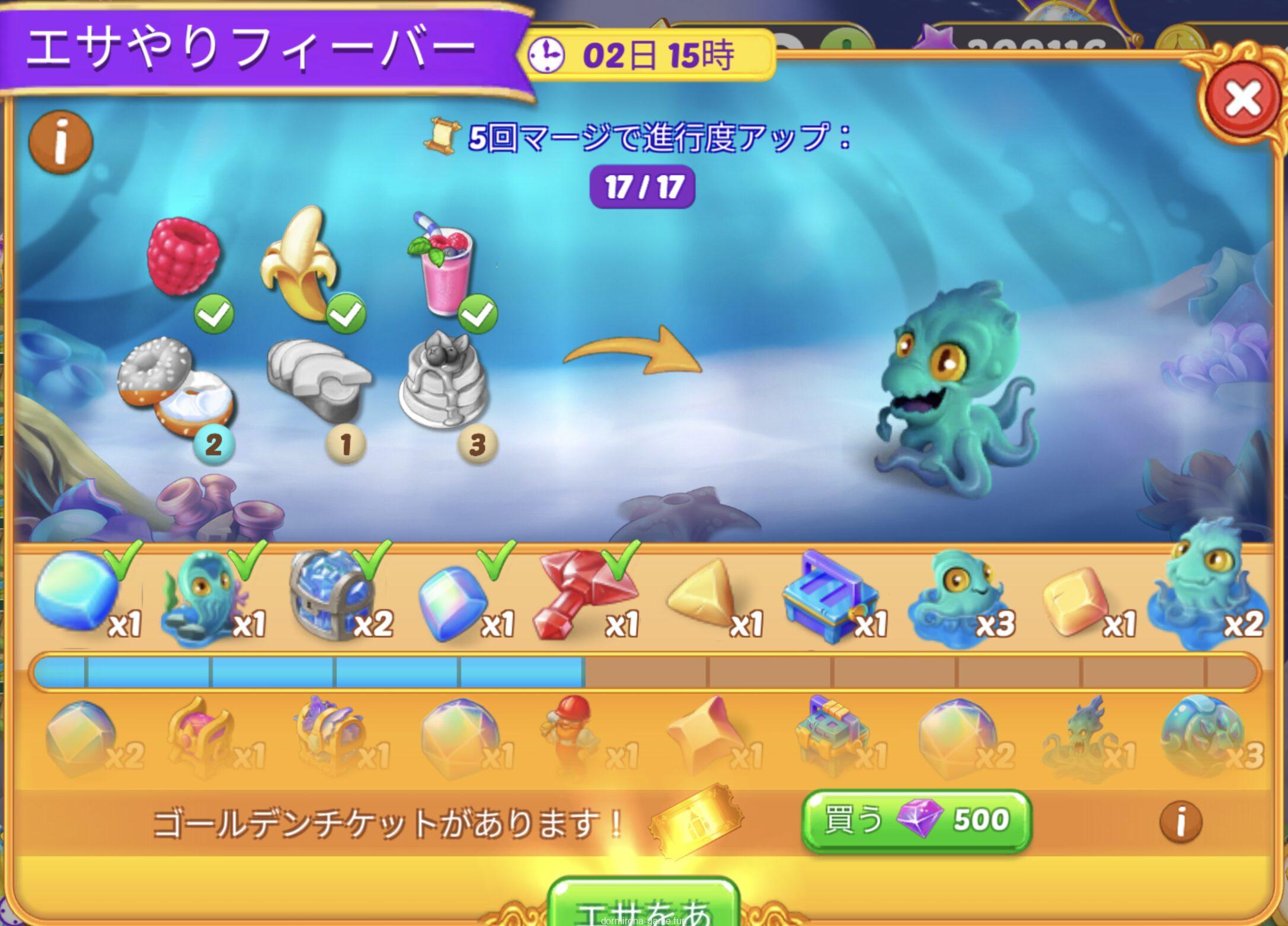
Task: Open the event info button at top left
Action: [x=60, y=142]
